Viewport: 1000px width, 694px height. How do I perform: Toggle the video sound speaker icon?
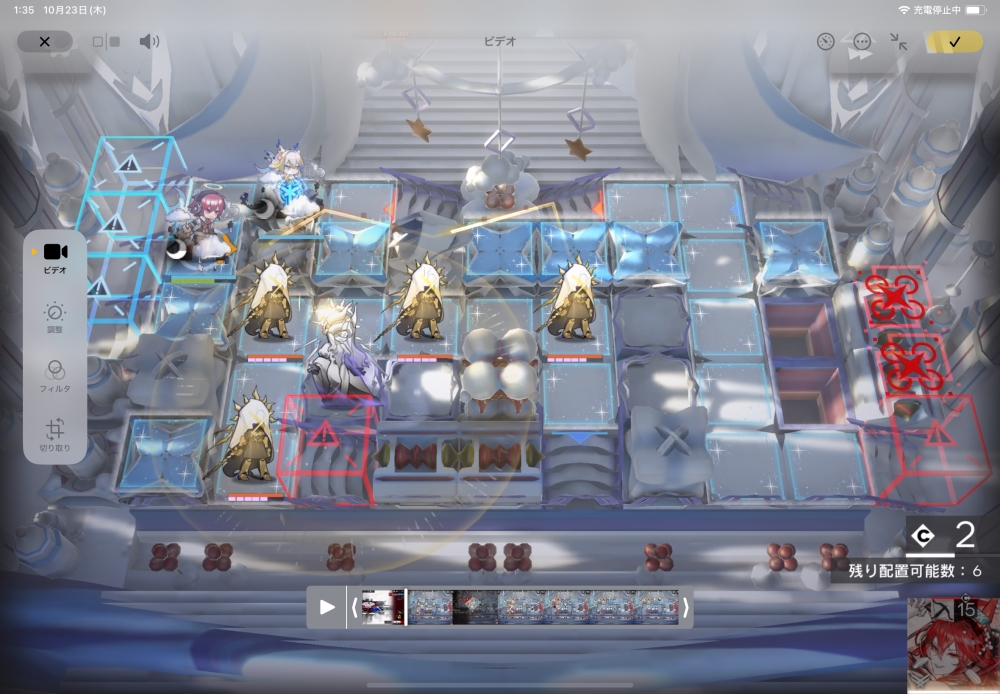pos(149,41)
